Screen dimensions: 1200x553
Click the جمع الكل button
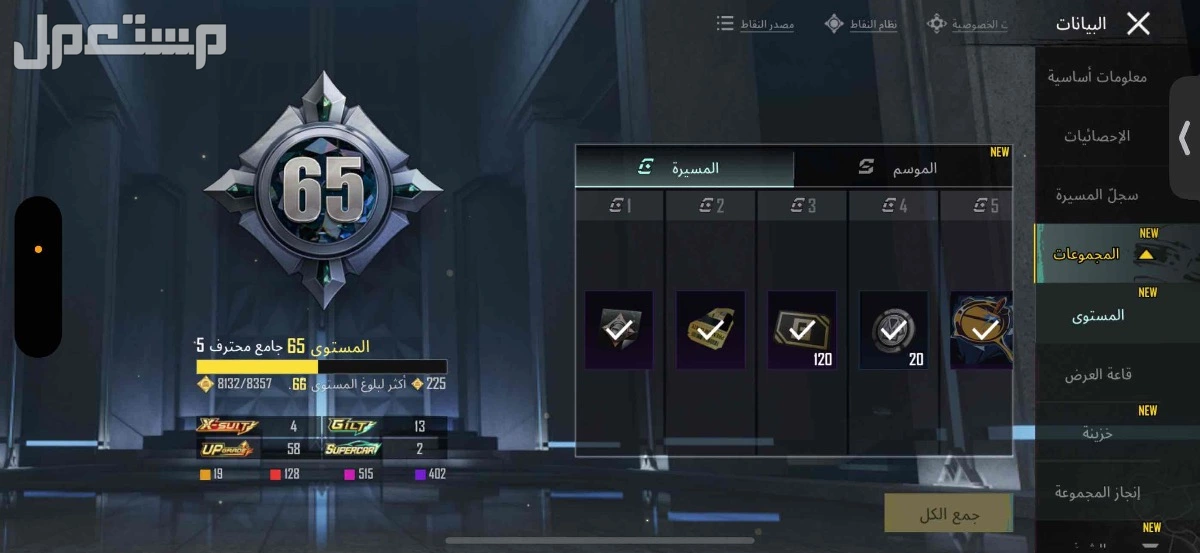point(948,514)
